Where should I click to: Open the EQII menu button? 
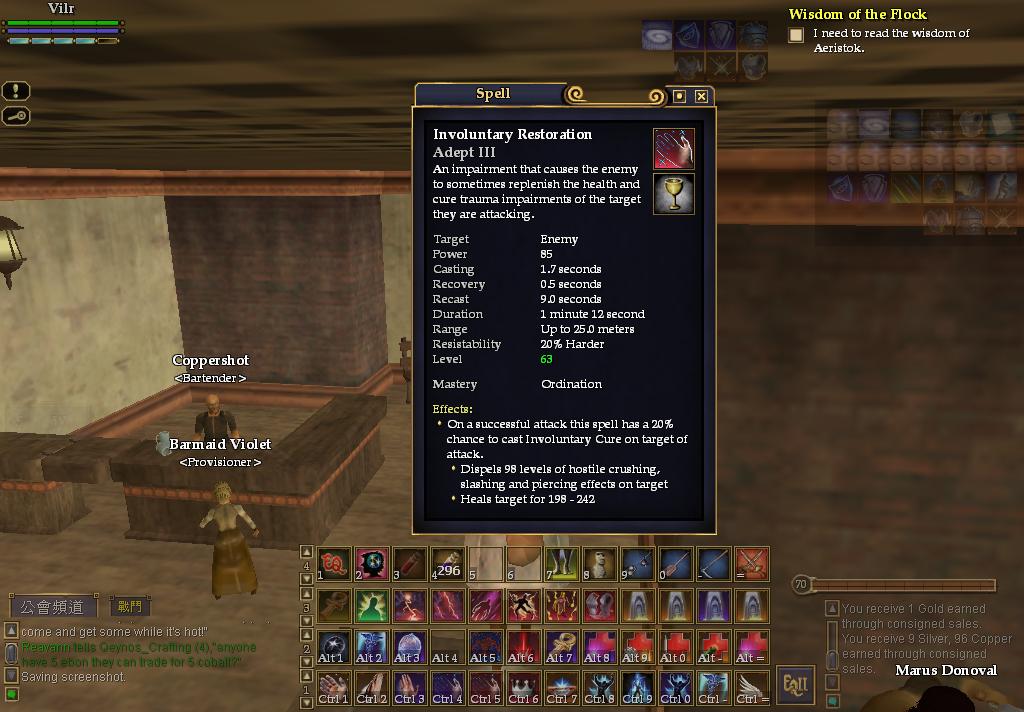pos(795,685)
